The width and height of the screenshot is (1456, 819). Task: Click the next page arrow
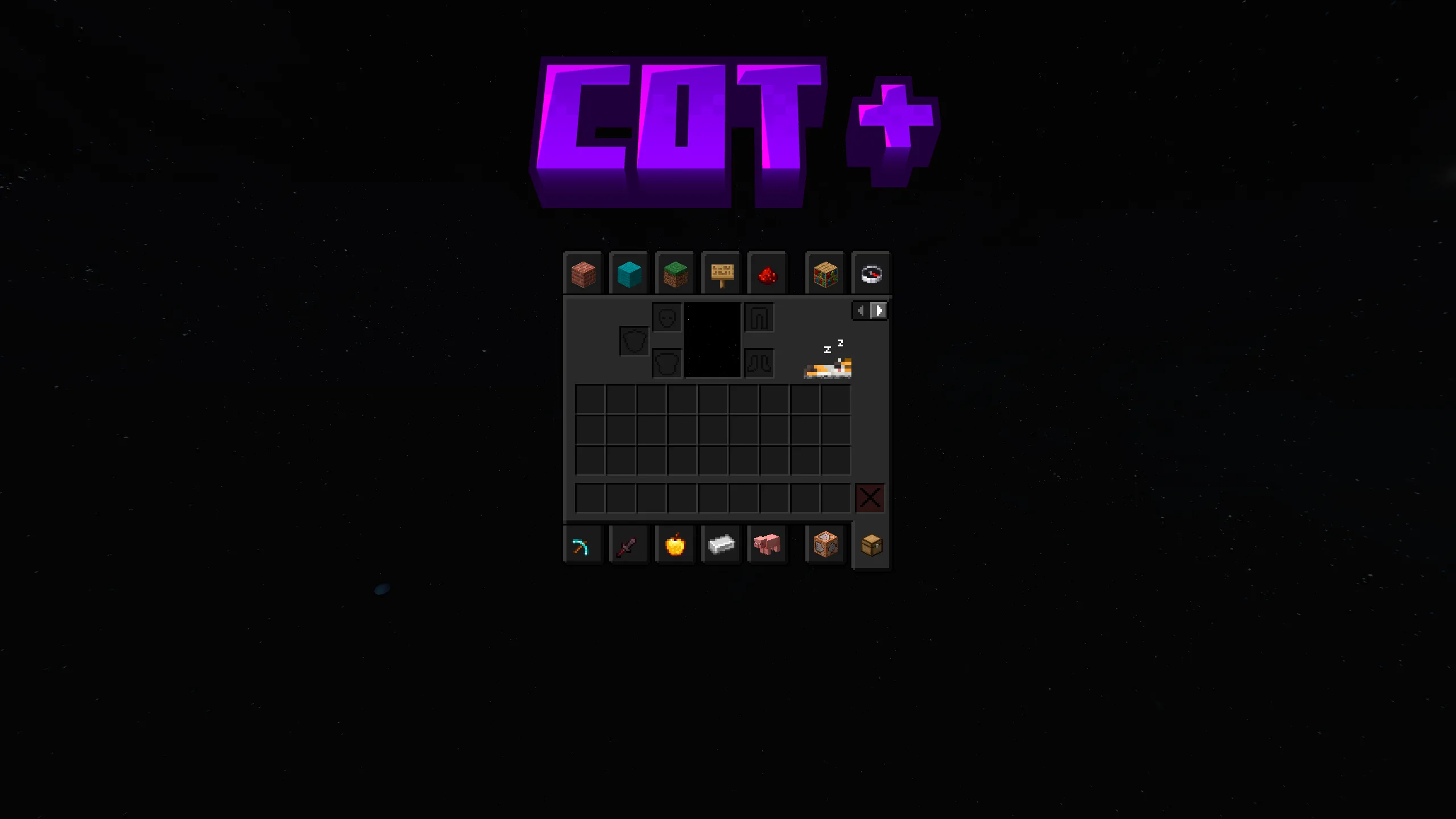pos(879,311)
